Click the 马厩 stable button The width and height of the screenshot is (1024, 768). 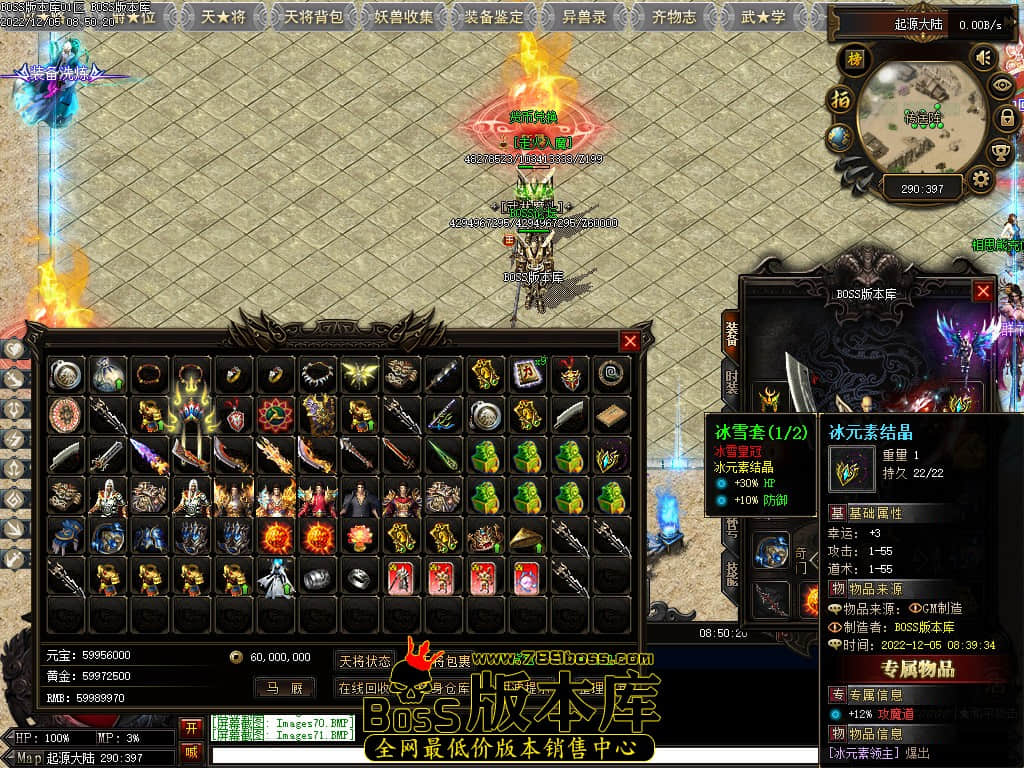[x=283, y=687]
